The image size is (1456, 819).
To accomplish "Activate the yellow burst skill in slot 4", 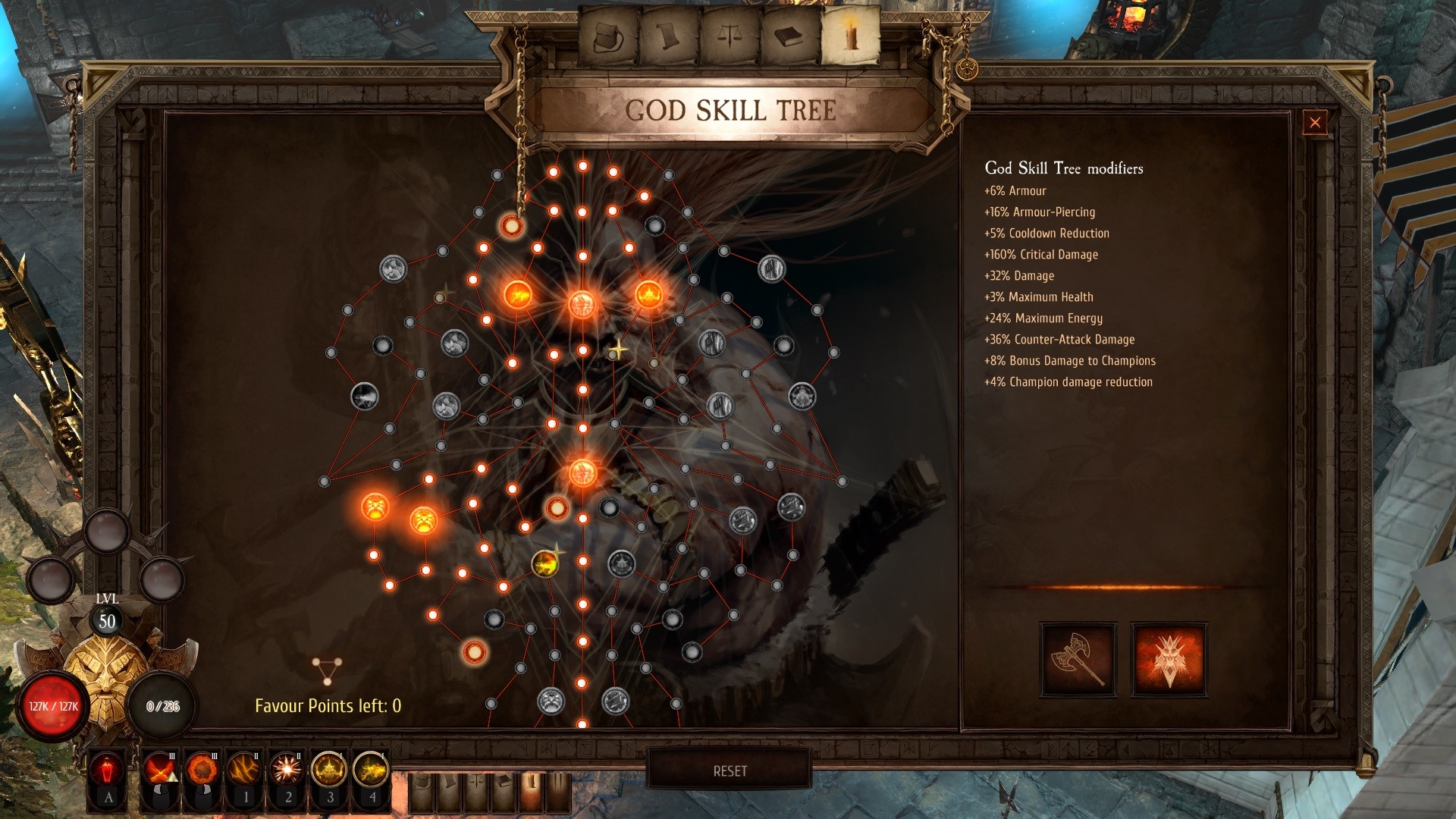I will (371, 771).
